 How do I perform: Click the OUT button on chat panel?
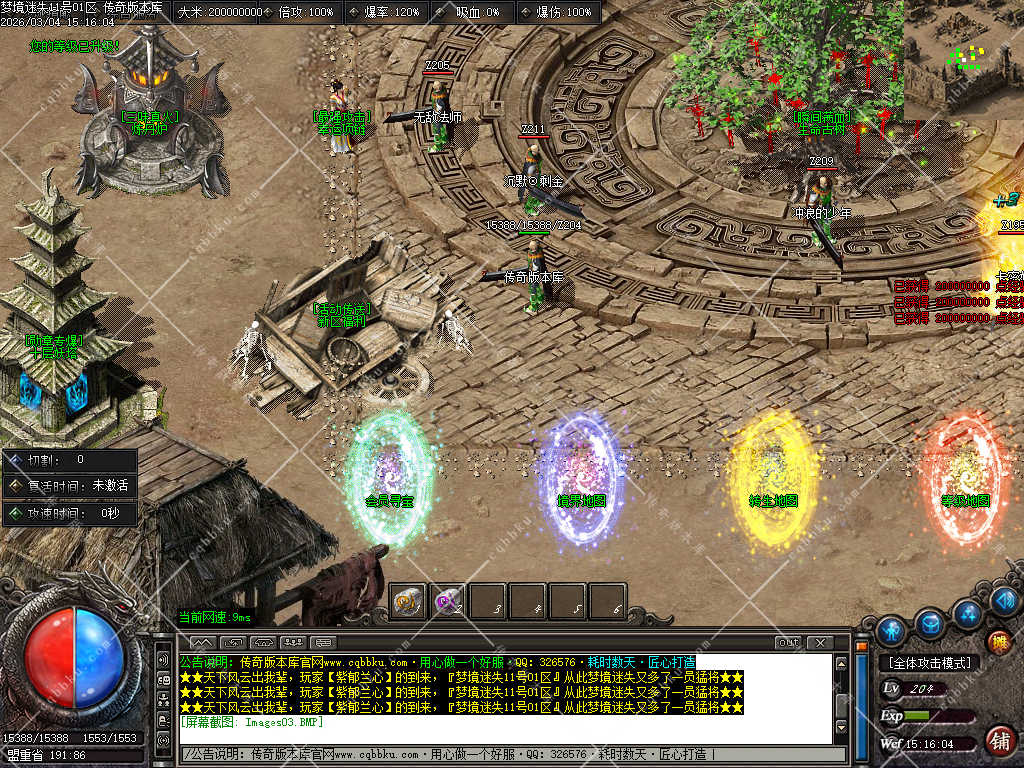(789, 642)
